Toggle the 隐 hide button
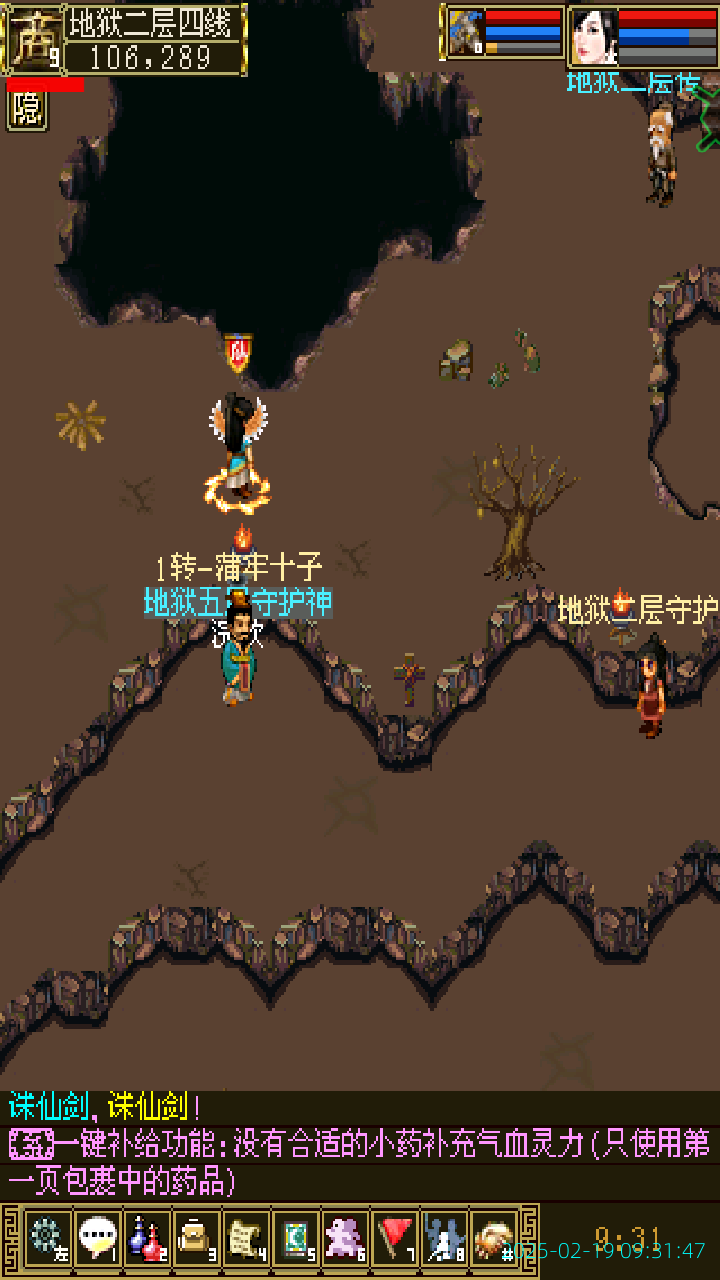 point(27,110)
